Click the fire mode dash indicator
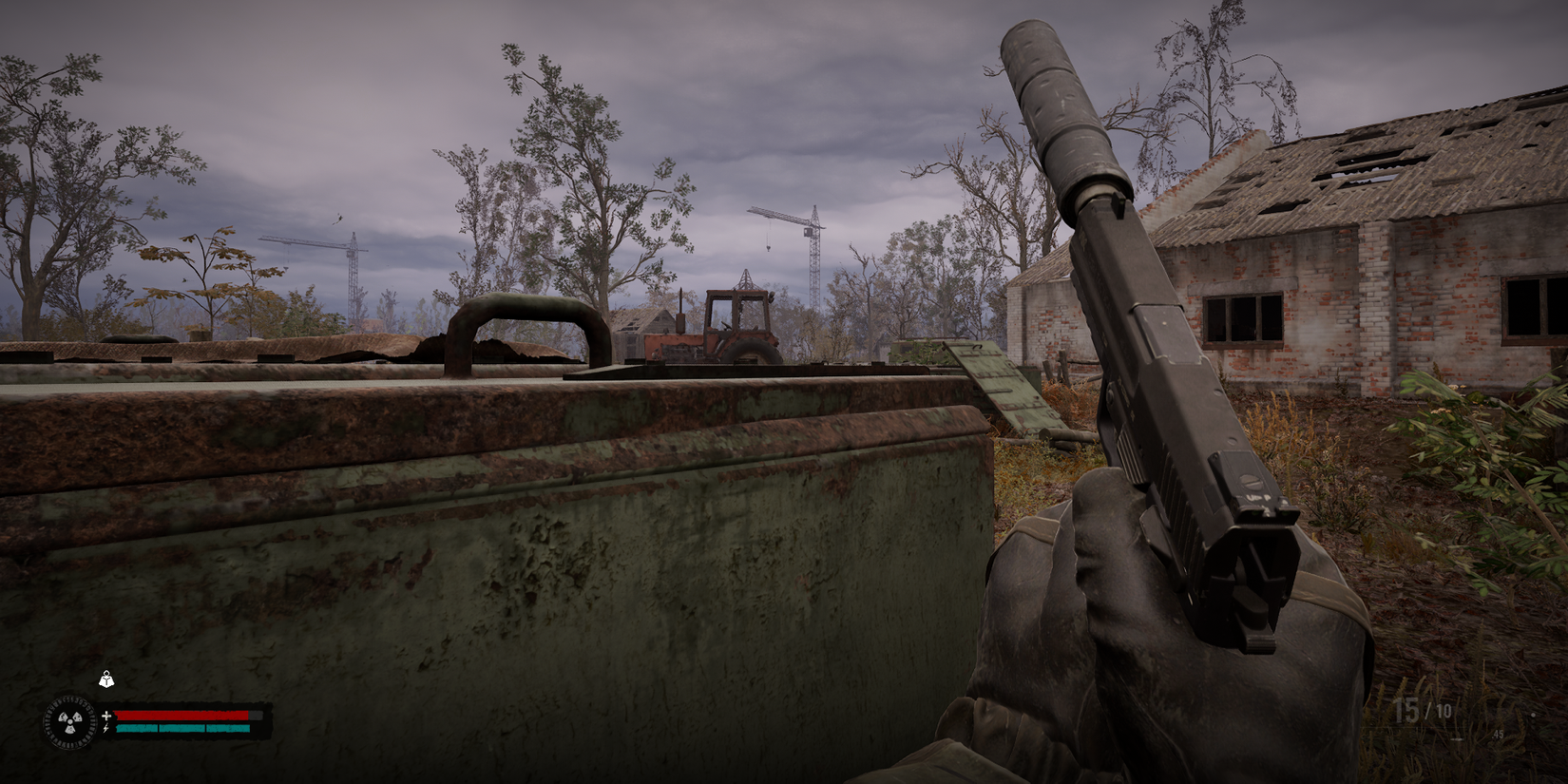 1457,739
